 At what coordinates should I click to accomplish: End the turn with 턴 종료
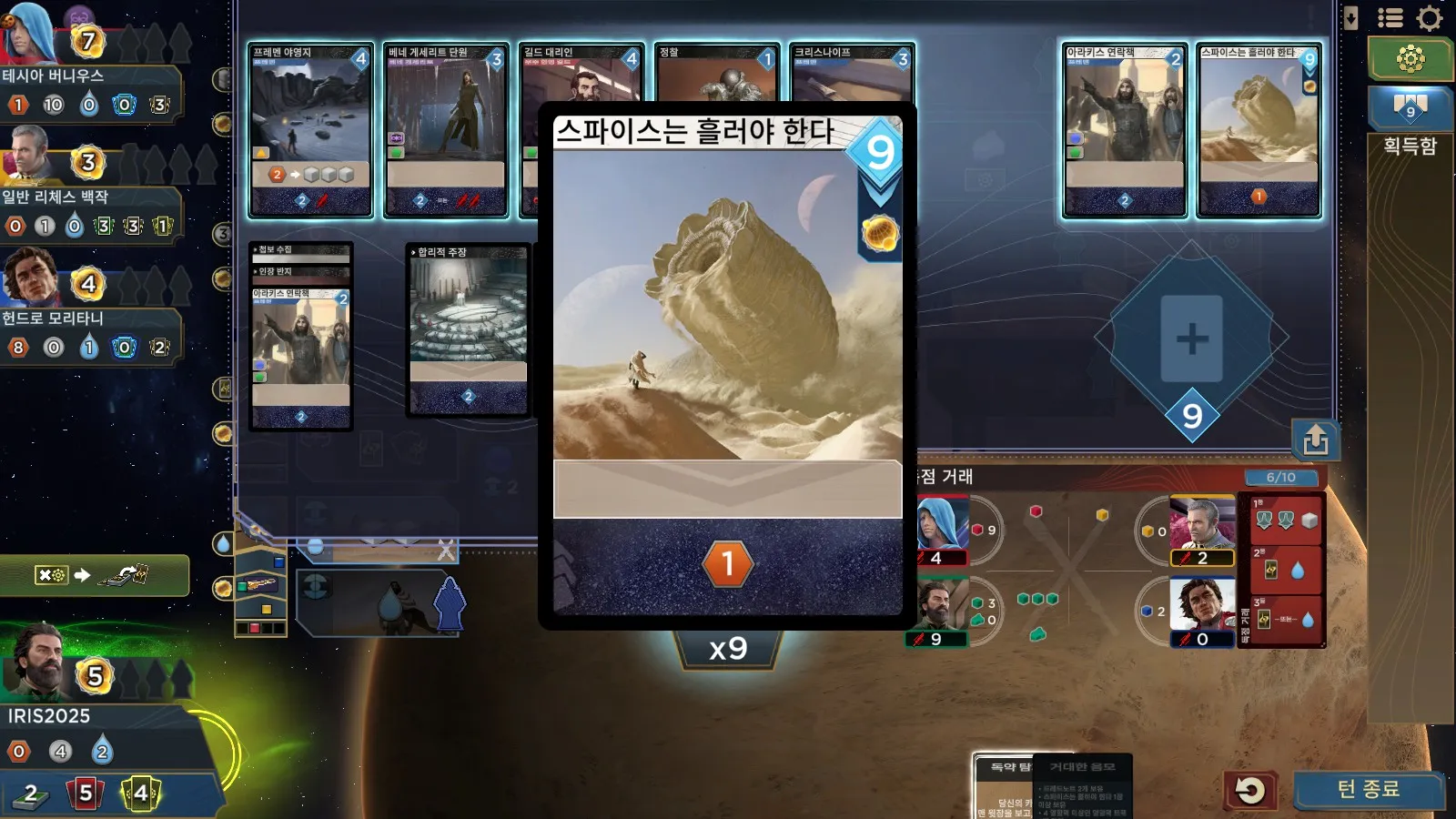[1368, 789]
